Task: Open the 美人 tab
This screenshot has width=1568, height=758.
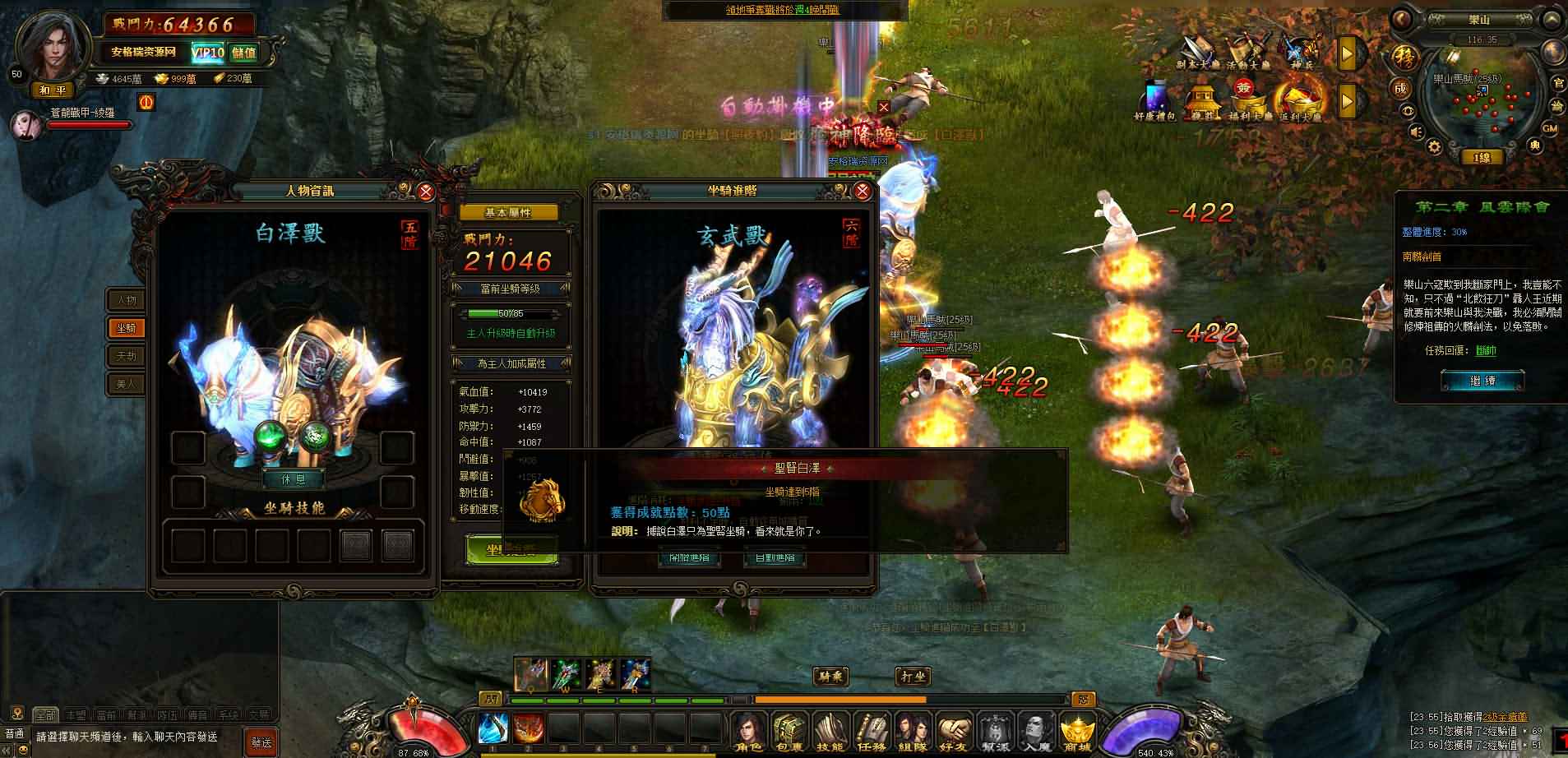Action: tap(126, 383)
